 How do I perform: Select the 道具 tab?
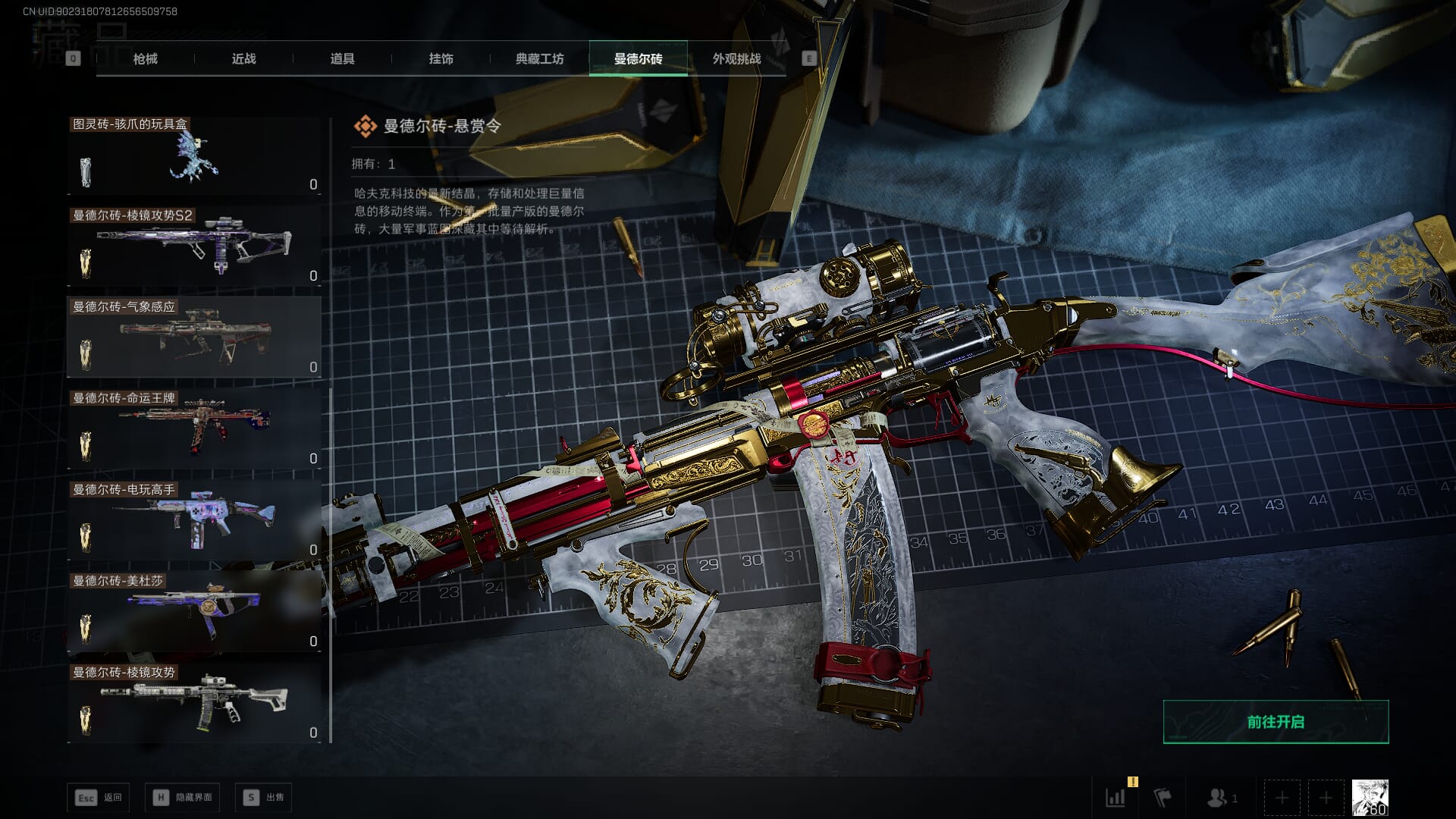point(342,58)
